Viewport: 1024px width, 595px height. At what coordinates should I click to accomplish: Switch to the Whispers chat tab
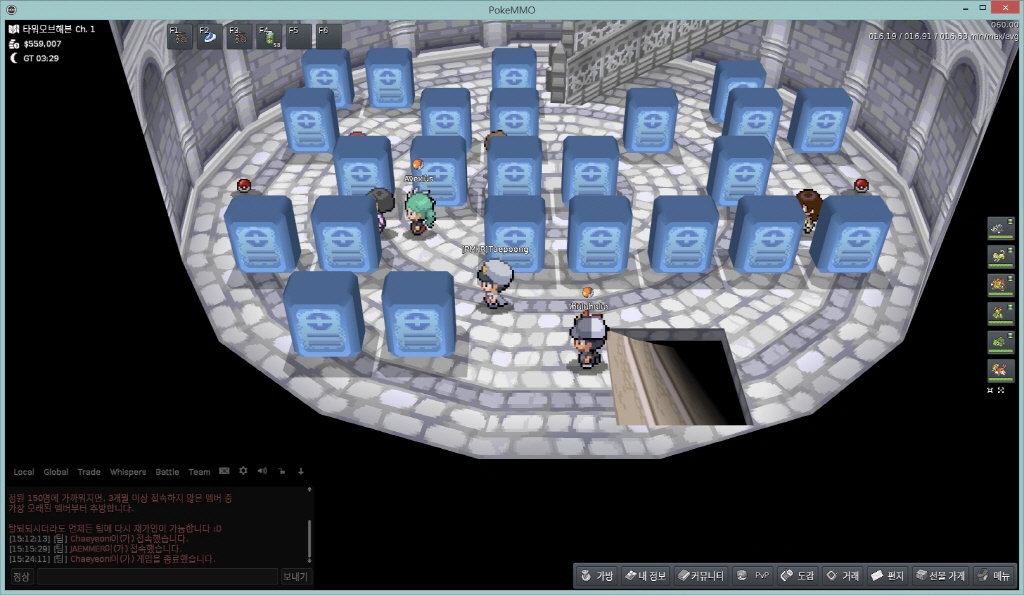pos(127,472)
